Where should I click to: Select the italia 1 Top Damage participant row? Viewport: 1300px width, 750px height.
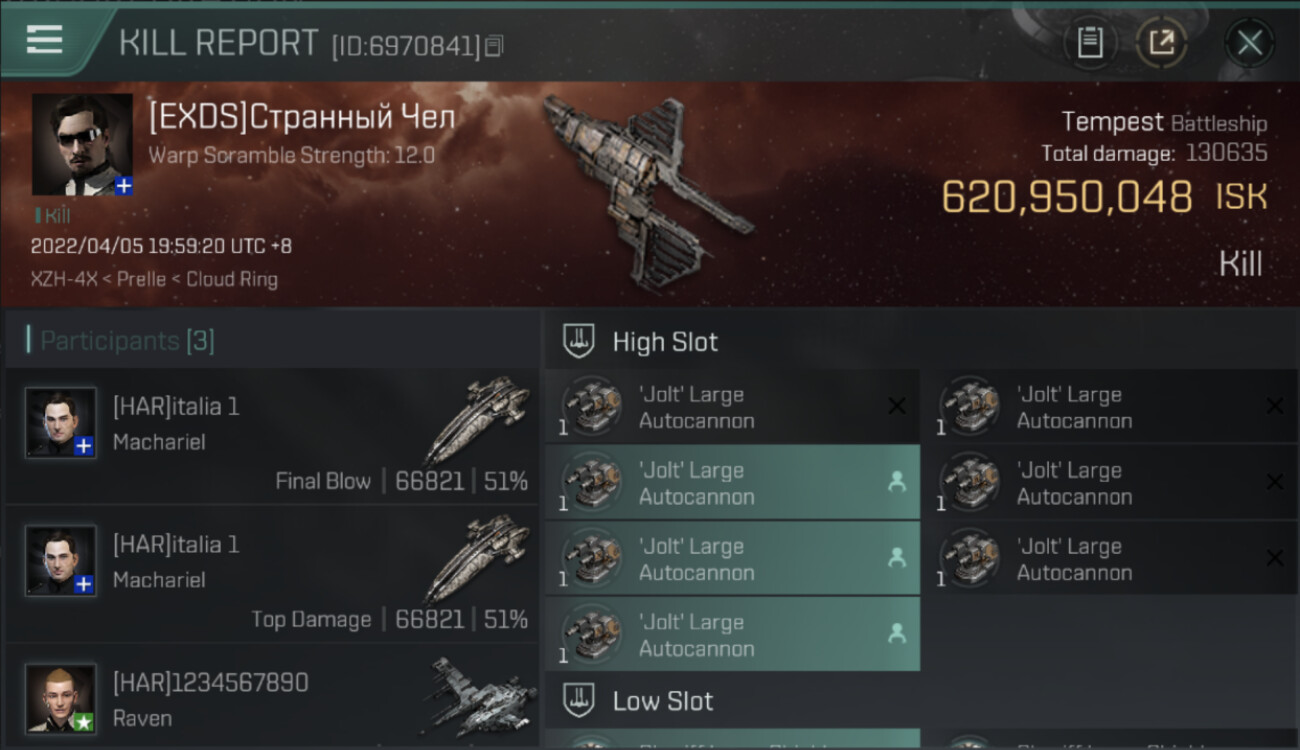[x=272, y=574]
